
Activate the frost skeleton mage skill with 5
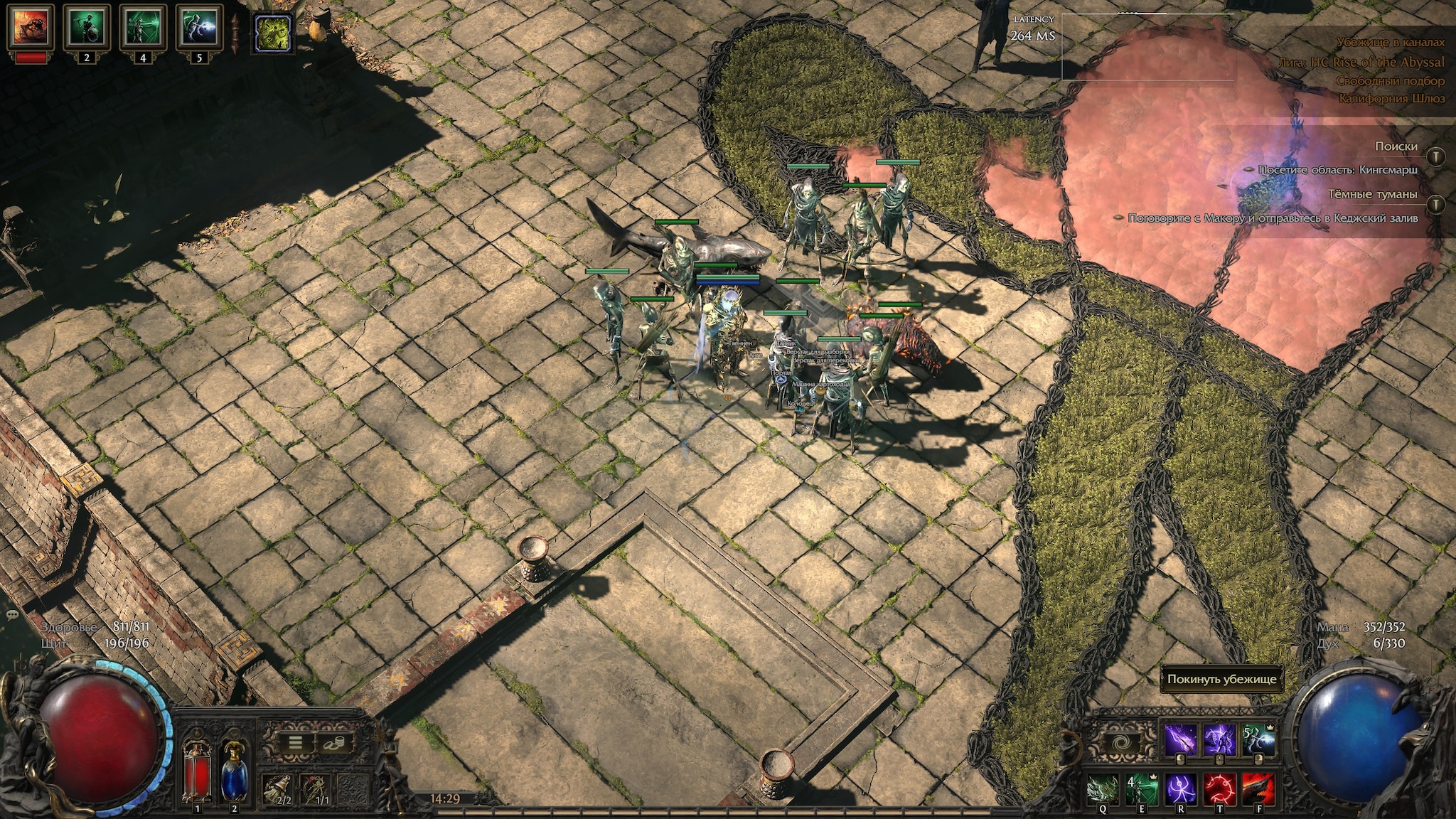click(x=1258, y=741)
